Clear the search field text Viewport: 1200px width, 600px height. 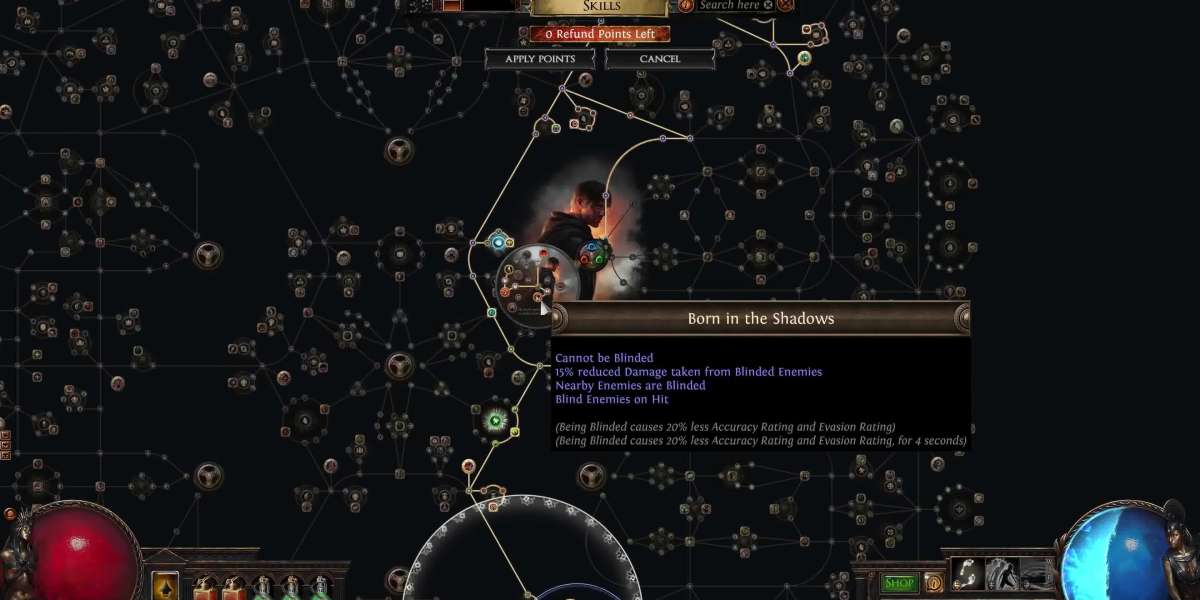tap(768, 5)
